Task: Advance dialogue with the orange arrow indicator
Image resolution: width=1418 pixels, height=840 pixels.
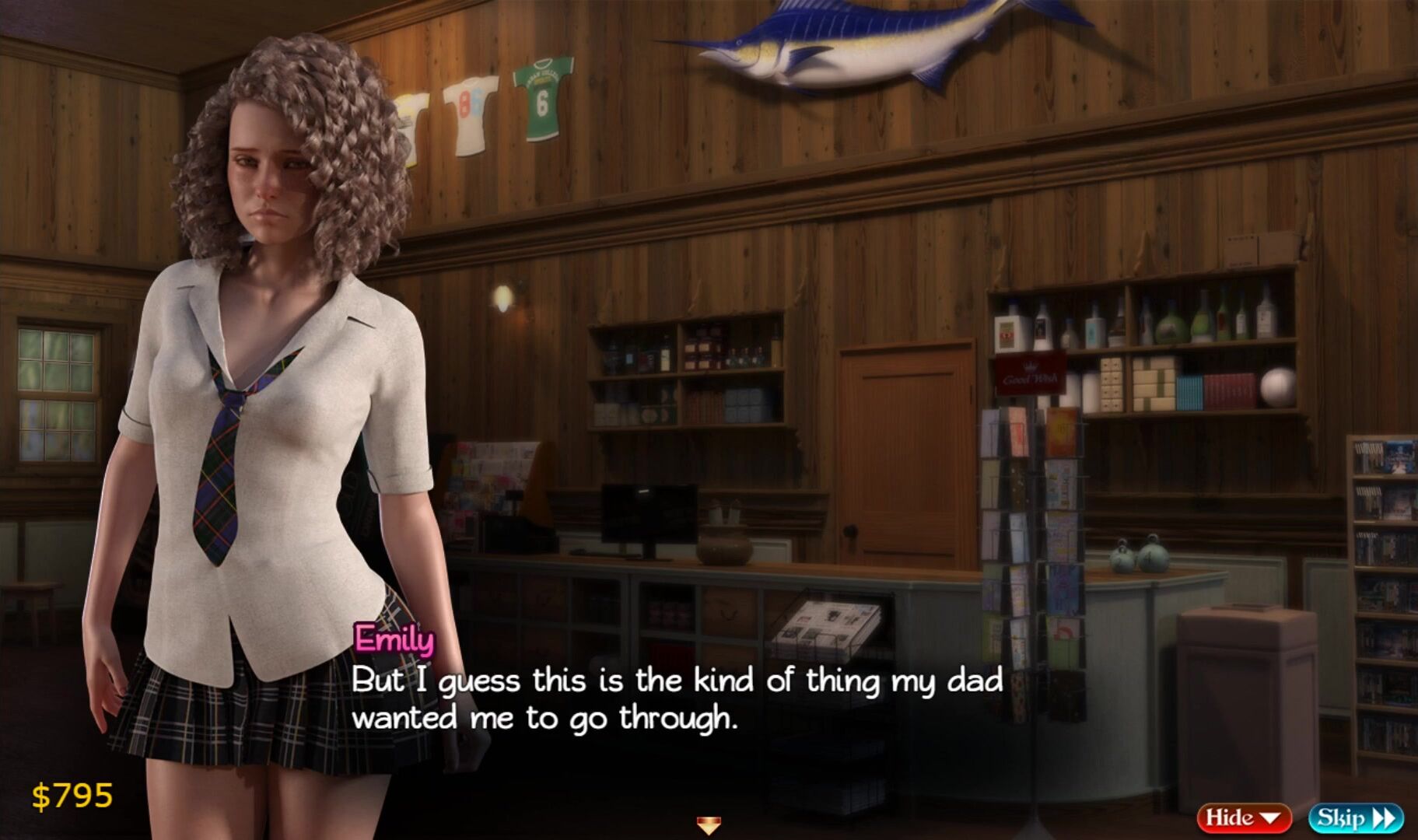Action: [708, 824]
